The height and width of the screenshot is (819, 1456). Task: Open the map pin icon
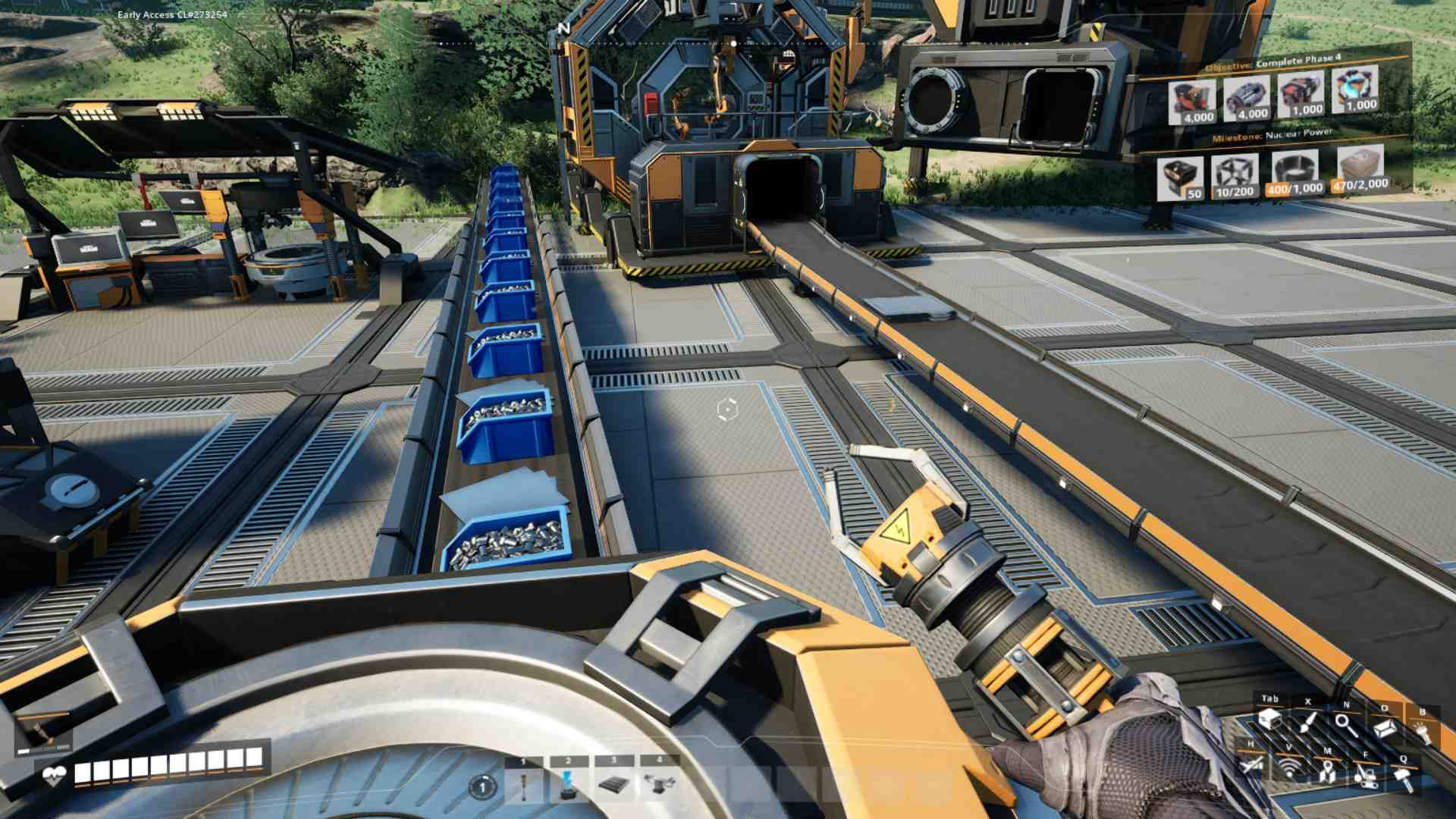(x=1327, y=772)
